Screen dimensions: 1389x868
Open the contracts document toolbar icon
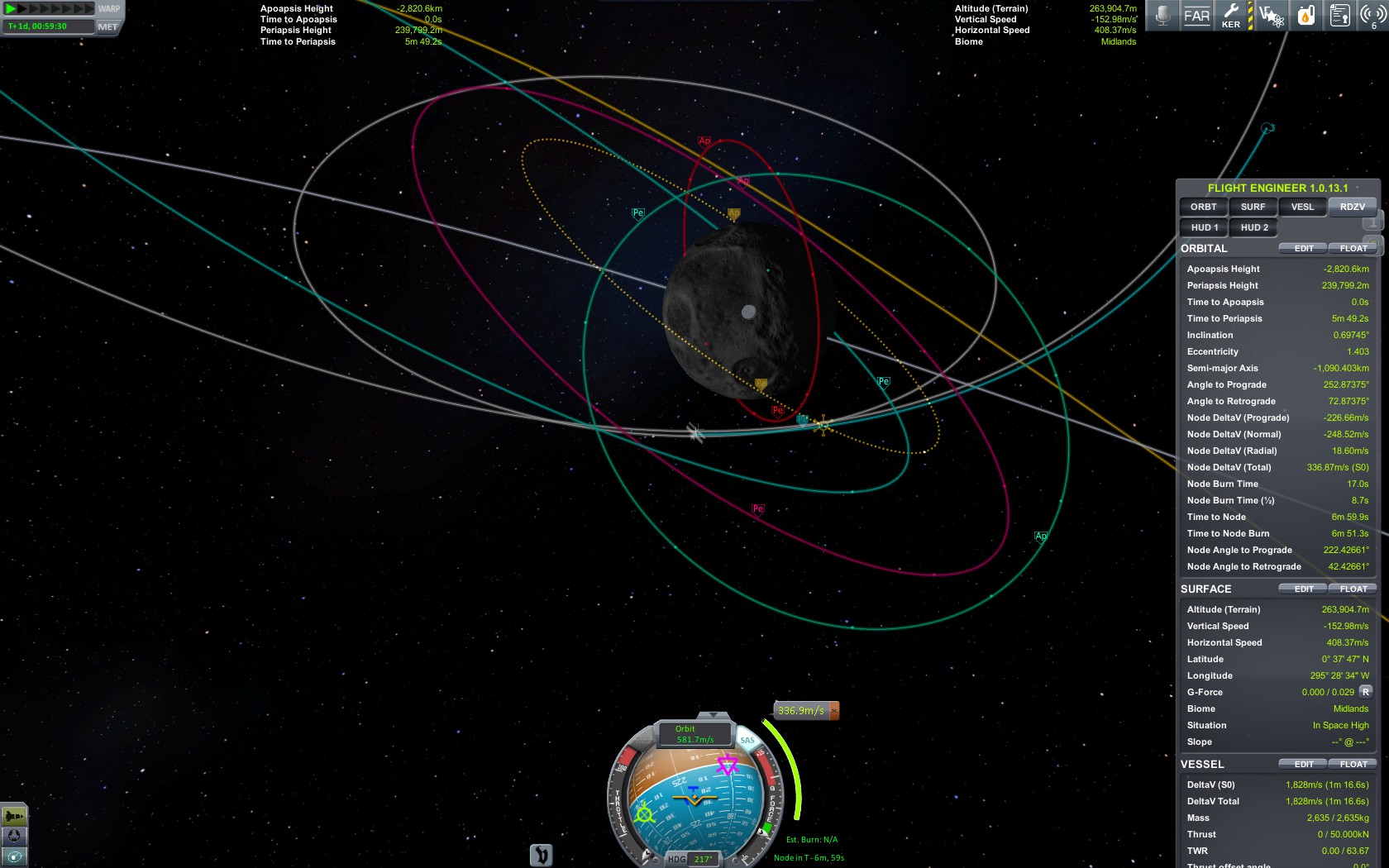pos(1339,16)
